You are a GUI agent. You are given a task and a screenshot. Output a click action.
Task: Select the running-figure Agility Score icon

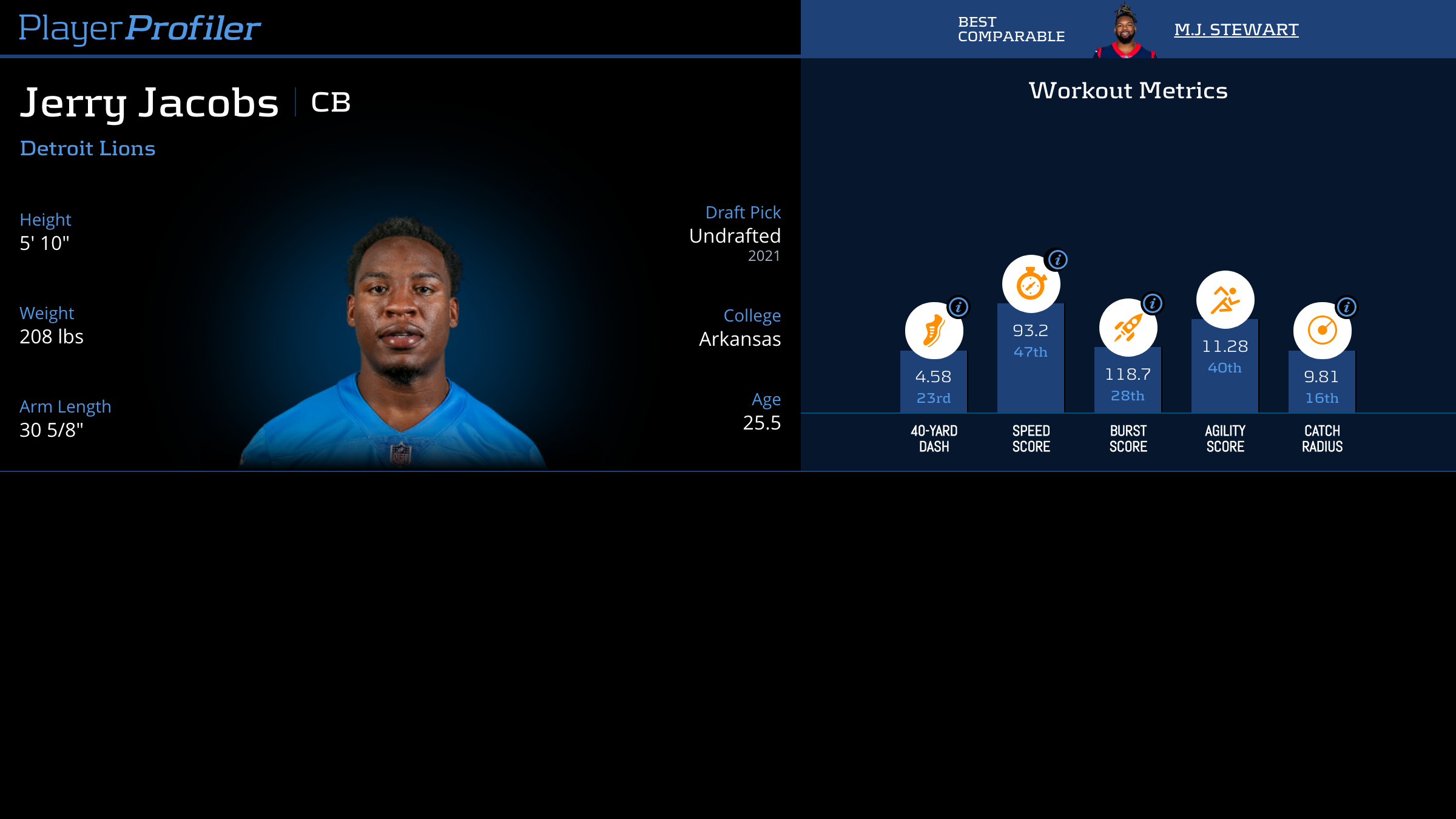[1224, 298]
